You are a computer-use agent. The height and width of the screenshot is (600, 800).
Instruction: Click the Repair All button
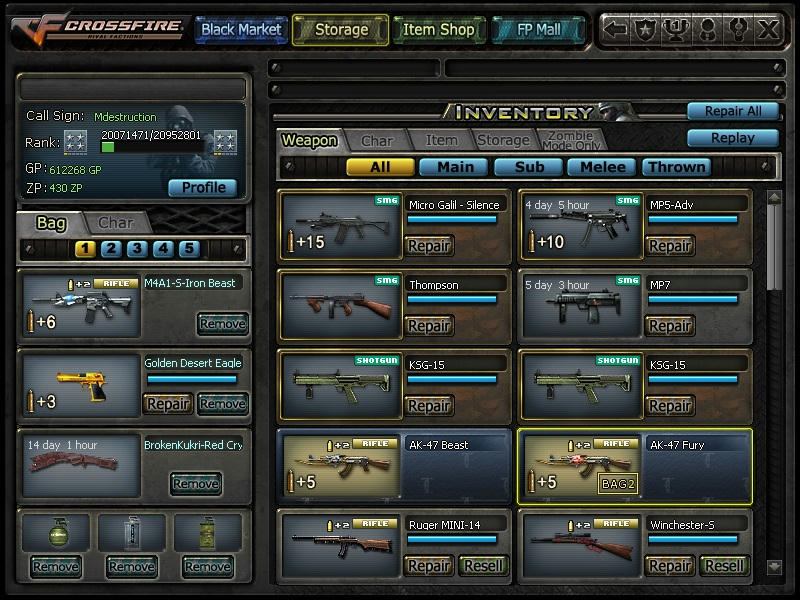[x=732, y=111]
